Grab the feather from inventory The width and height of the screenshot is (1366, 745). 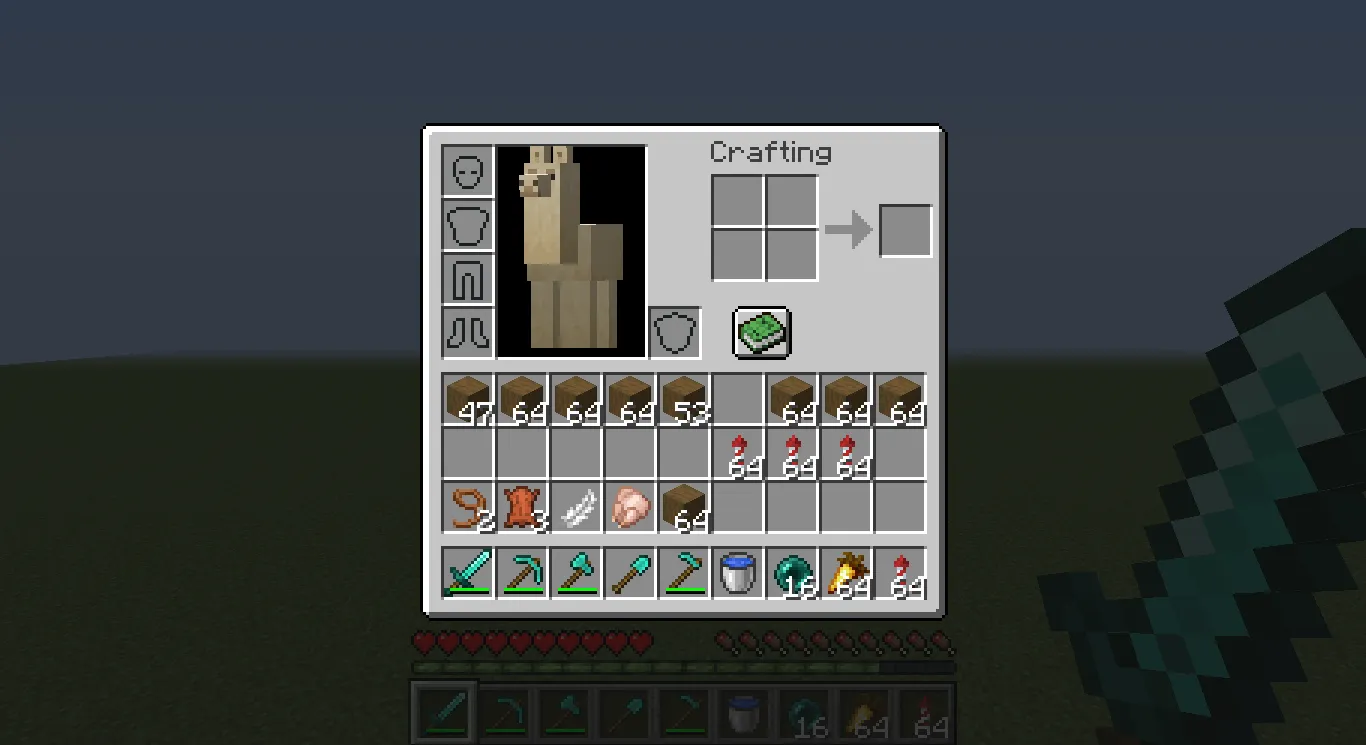click(x=575, y=507)
